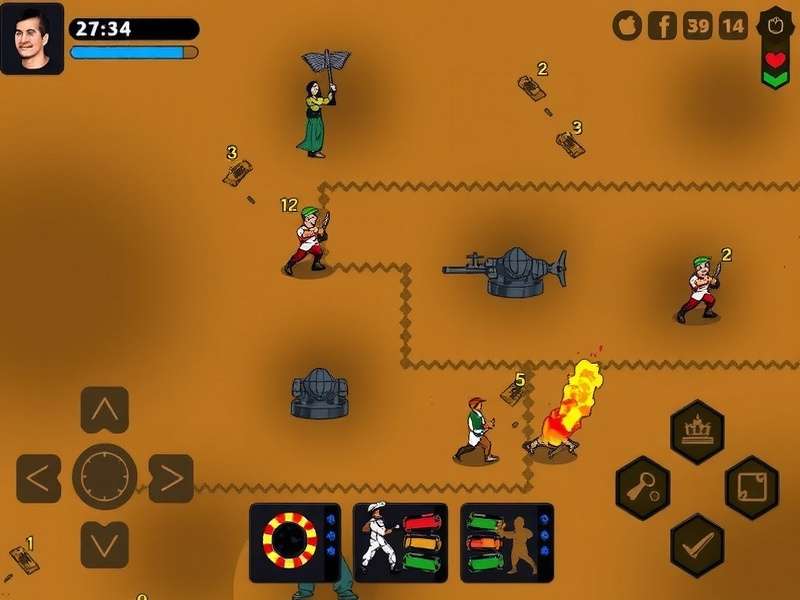
Task: Move right with the d-pad arrow
Action: (171, 478)
